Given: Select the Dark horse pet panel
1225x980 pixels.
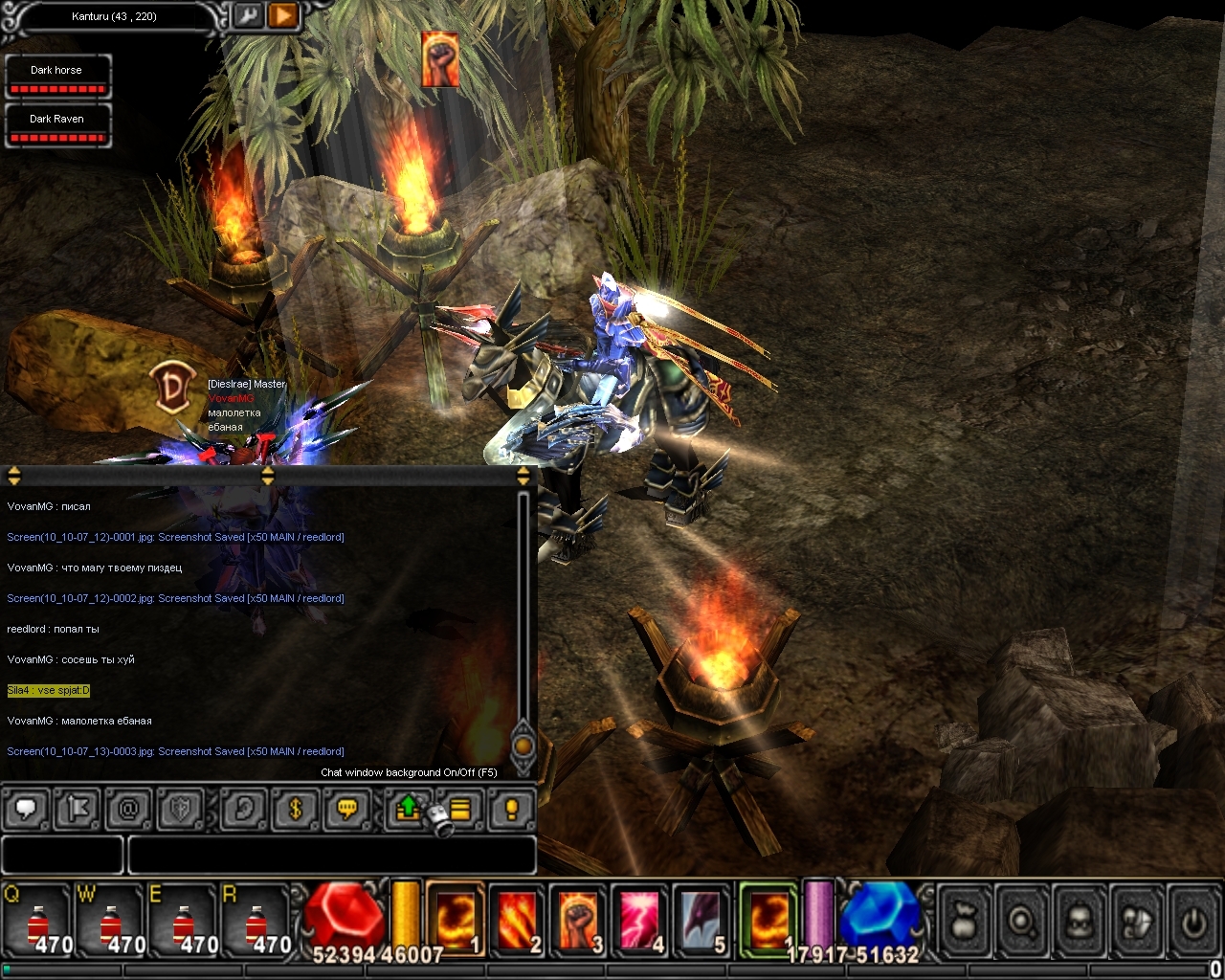Looking at the screenshot, I should pos(57,77).
